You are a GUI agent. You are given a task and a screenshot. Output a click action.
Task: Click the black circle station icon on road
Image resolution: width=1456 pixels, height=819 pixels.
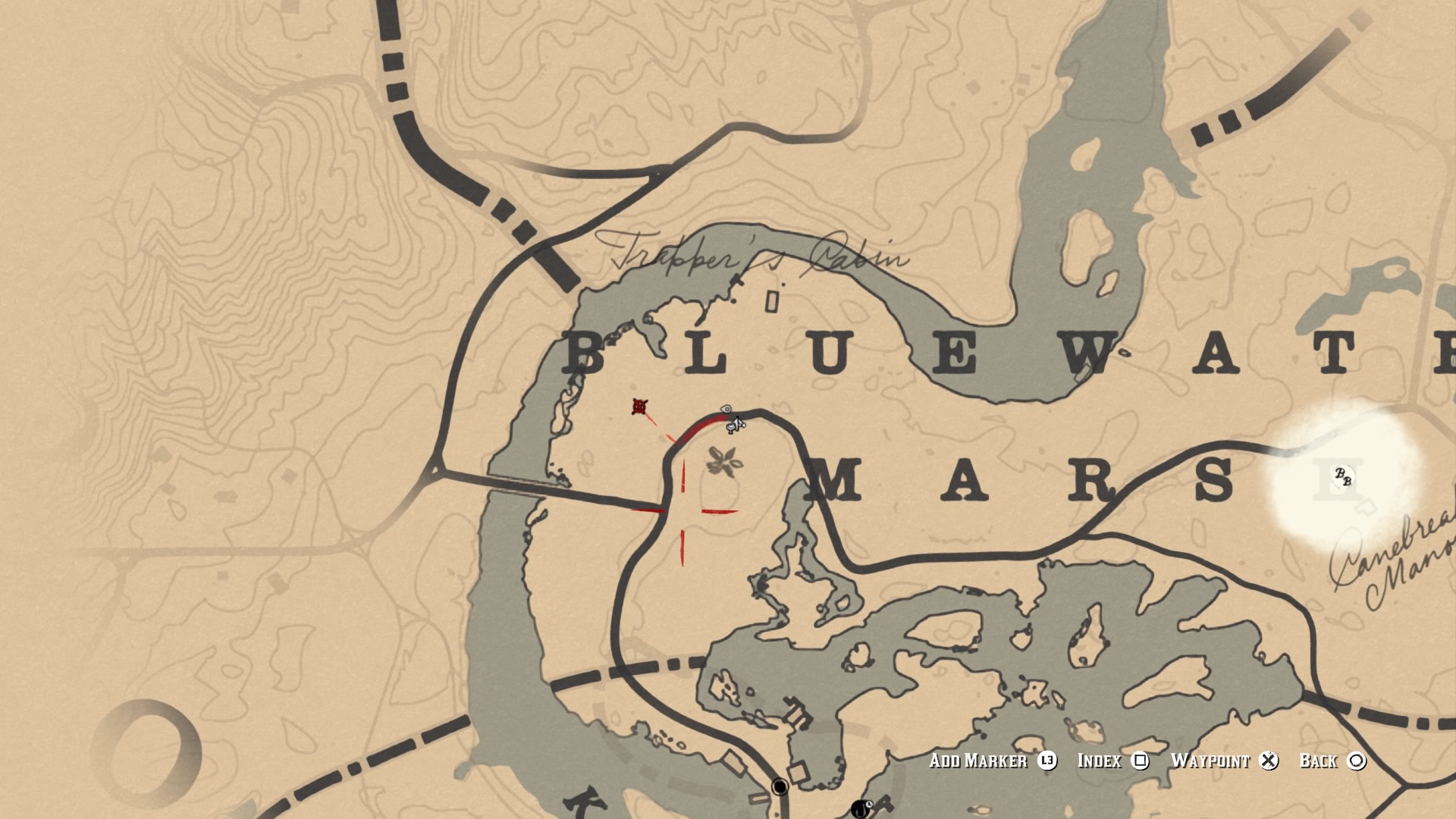(780, 787)
